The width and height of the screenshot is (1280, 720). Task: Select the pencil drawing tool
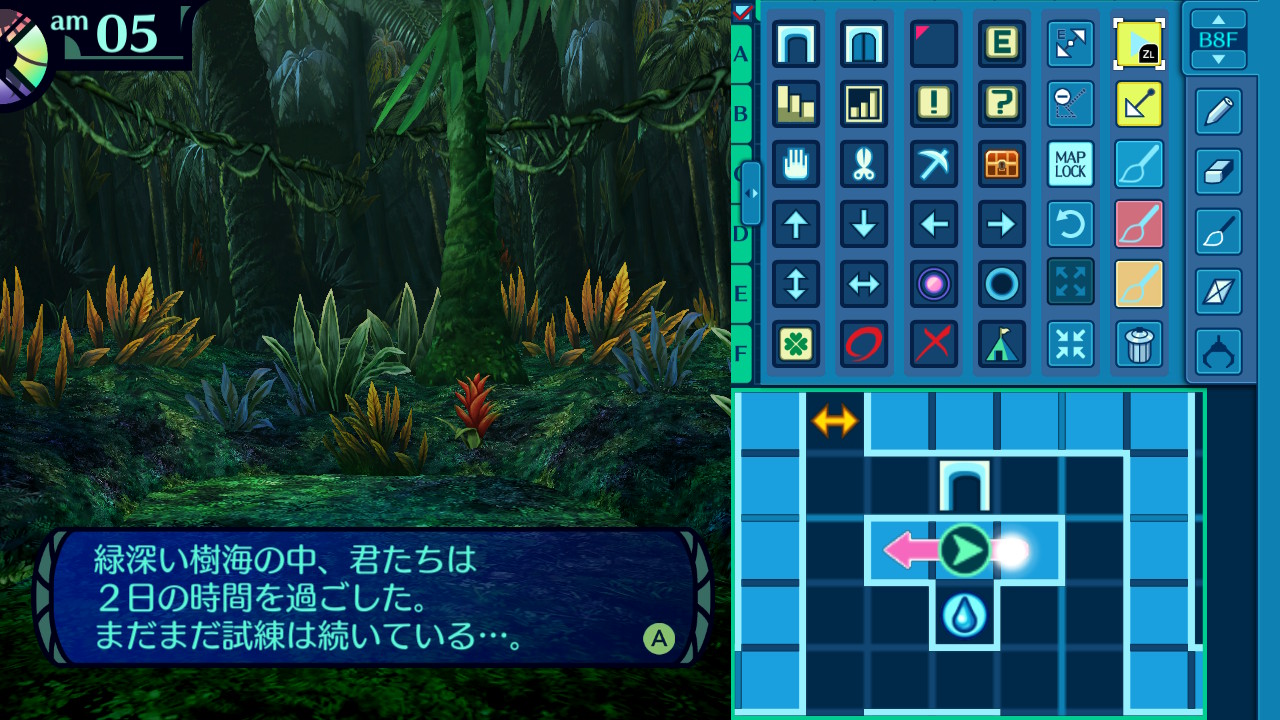click(1218, 112)
